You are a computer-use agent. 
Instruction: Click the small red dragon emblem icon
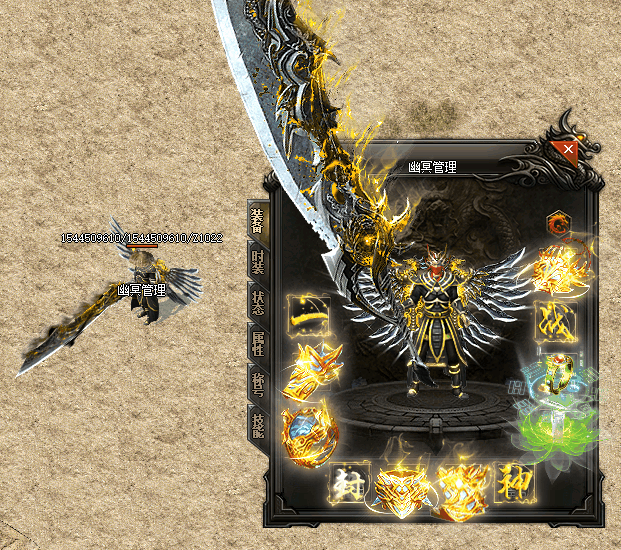555,222
